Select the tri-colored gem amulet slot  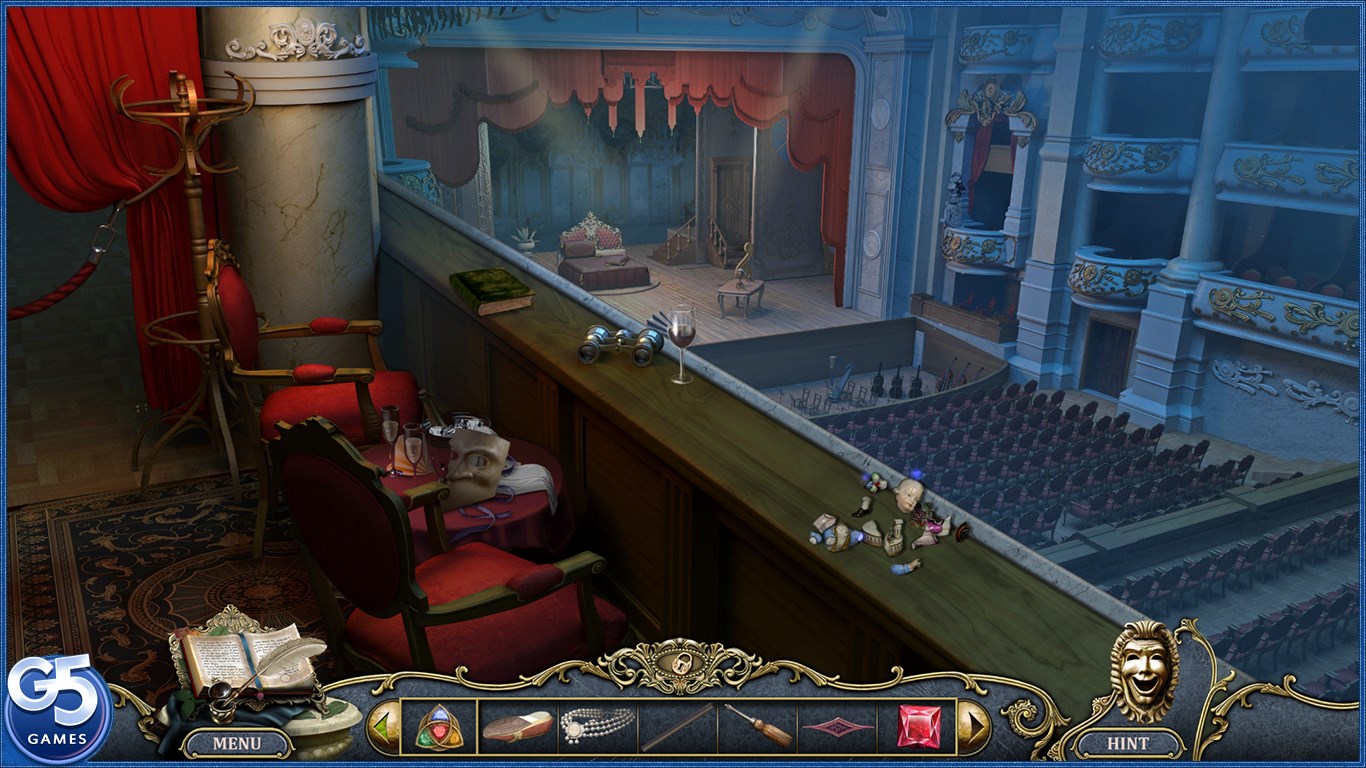pyautogui.click(x=439, y=727)
